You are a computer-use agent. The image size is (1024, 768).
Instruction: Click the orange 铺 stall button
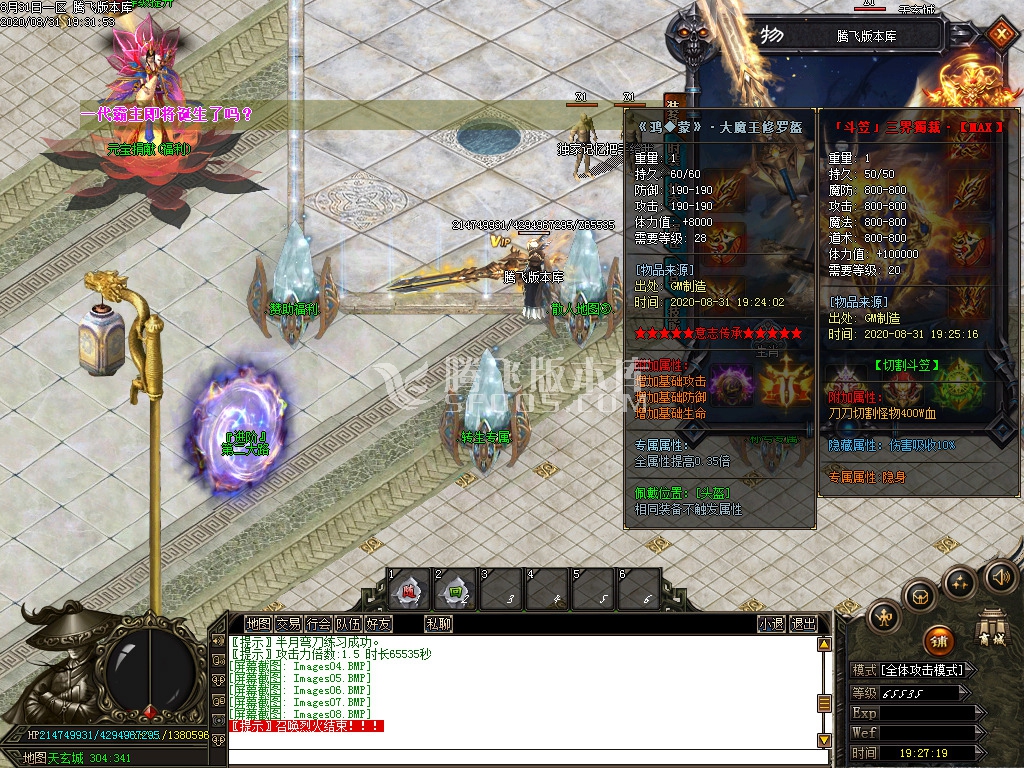point(937,641)
